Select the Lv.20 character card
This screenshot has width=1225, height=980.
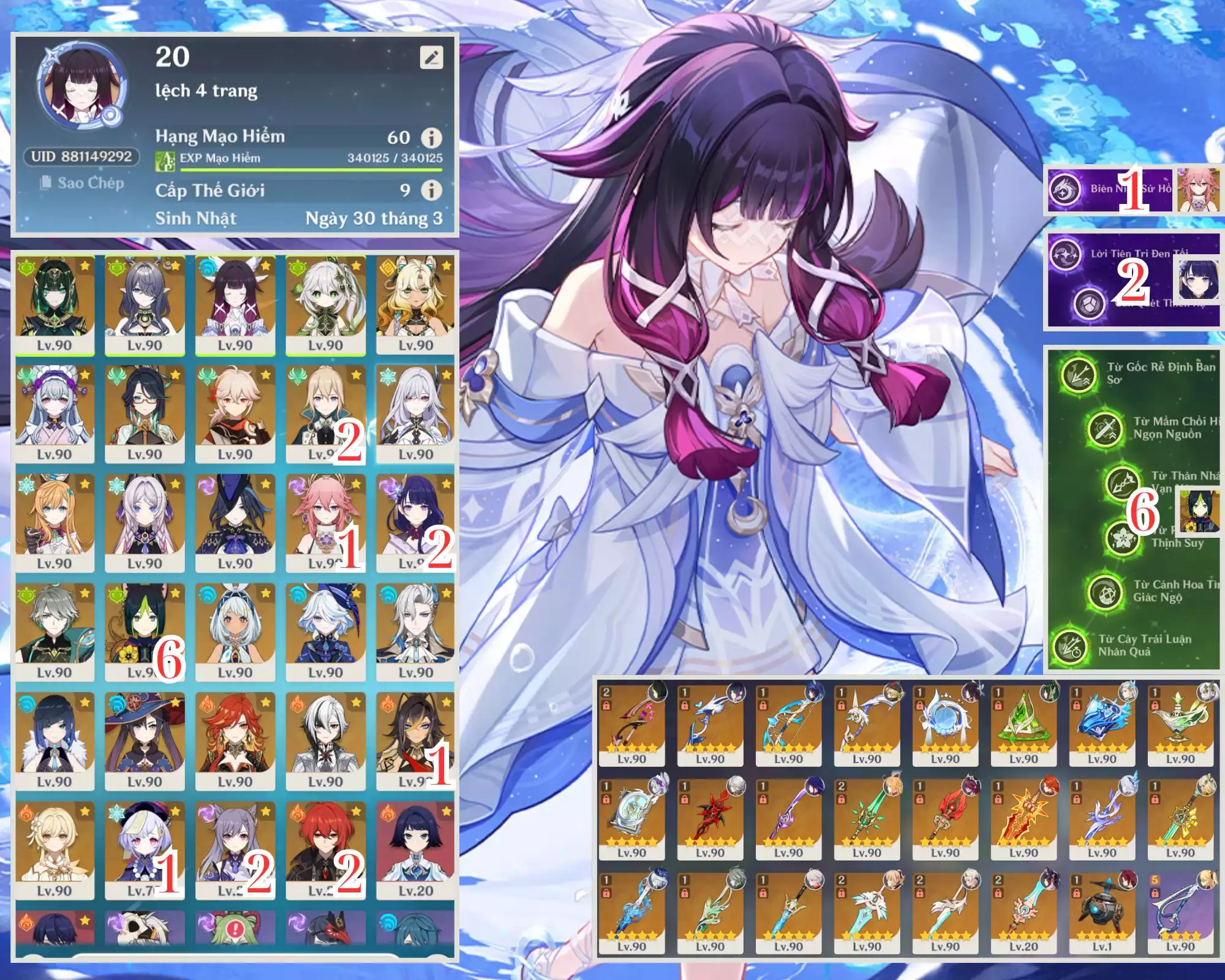[x=416, y=850]
